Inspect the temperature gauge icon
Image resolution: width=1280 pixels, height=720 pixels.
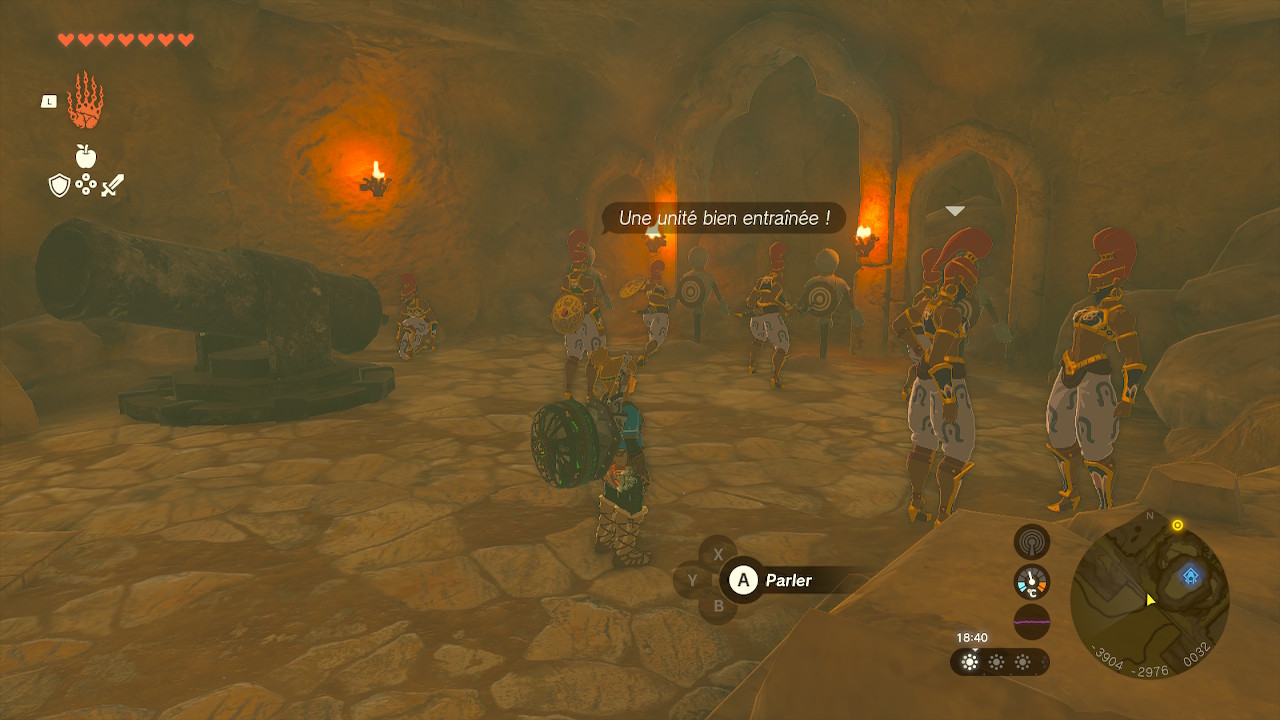pyautogui.click(x=1031, y=582)
